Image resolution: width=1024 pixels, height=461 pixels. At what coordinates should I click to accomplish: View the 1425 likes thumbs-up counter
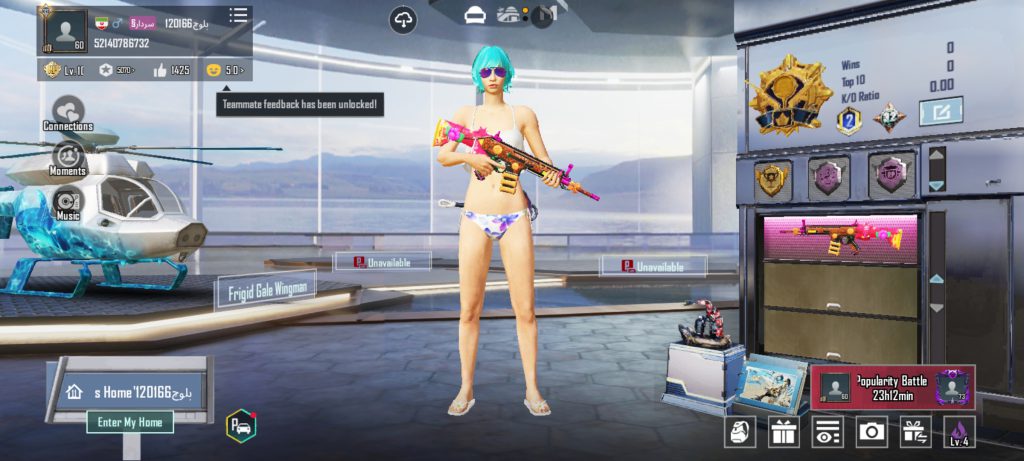point(171,70)
